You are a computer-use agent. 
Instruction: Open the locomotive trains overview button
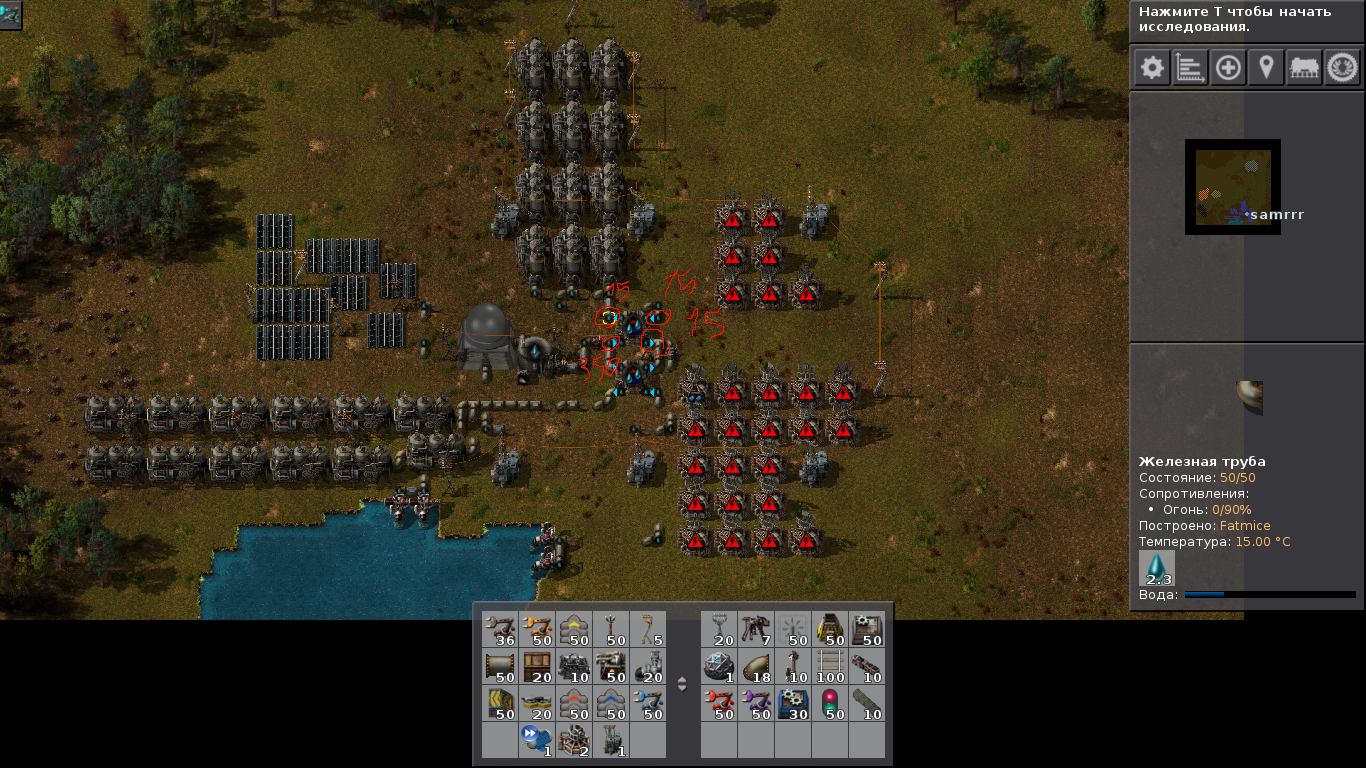pyautogui.click(x=1304, y=68)
